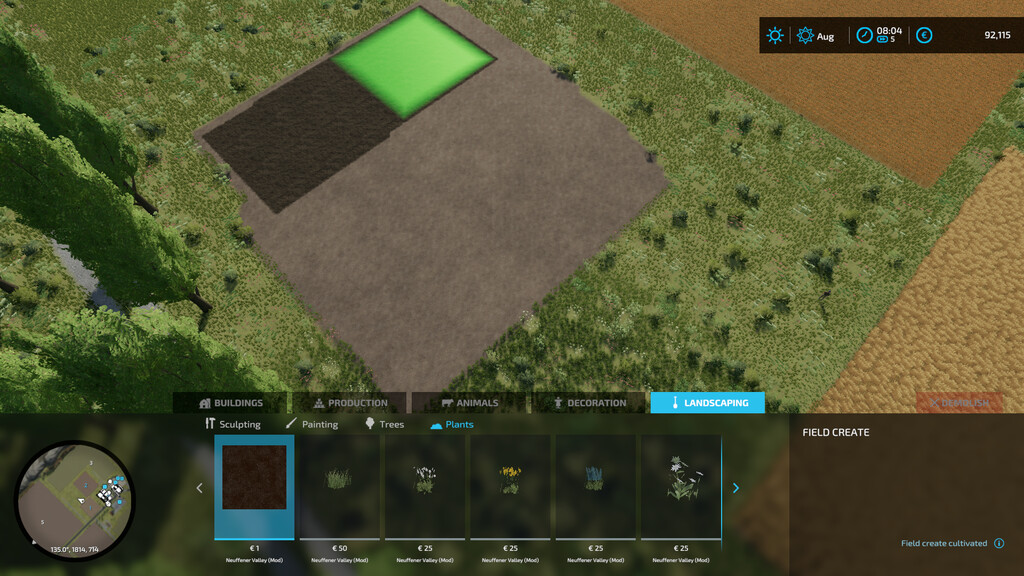Activate the Demolish button
The image size is (1024, 576).
point(959,403)
